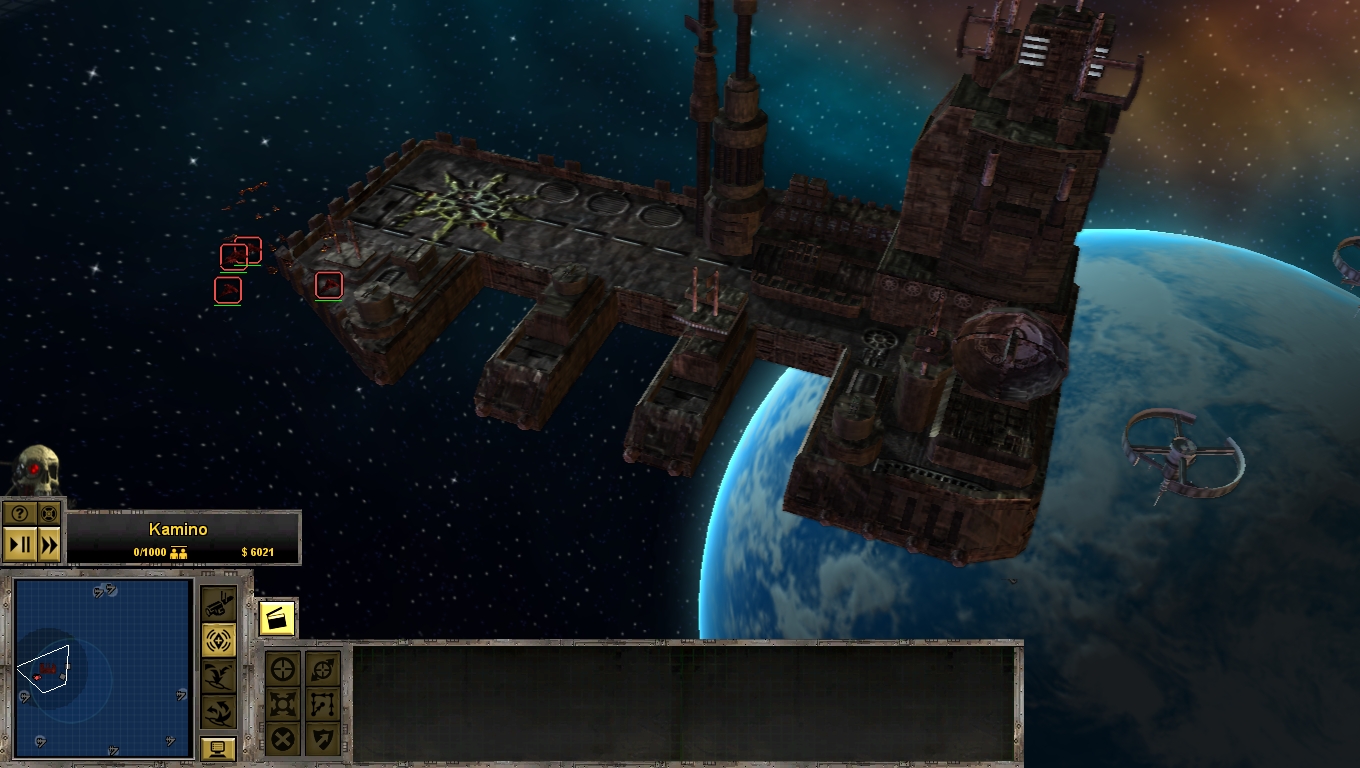The image size is (1360, 768).
Task: Choose the crosshair attack command
Action: [x=285, y=669]
